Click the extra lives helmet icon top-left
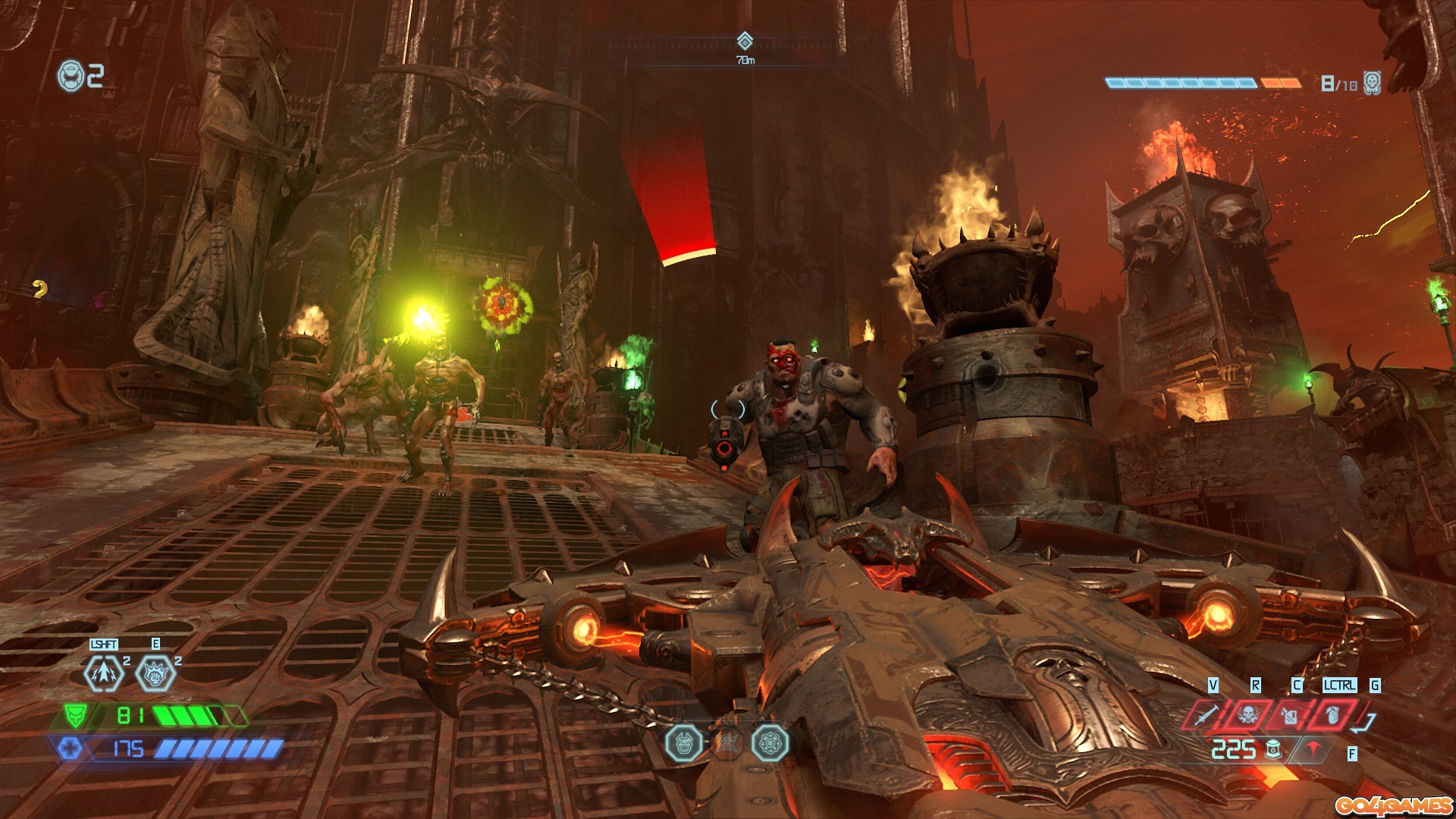Image resolution: width=1456 pixels, height=819 pixels. click(x=70, y=74)
